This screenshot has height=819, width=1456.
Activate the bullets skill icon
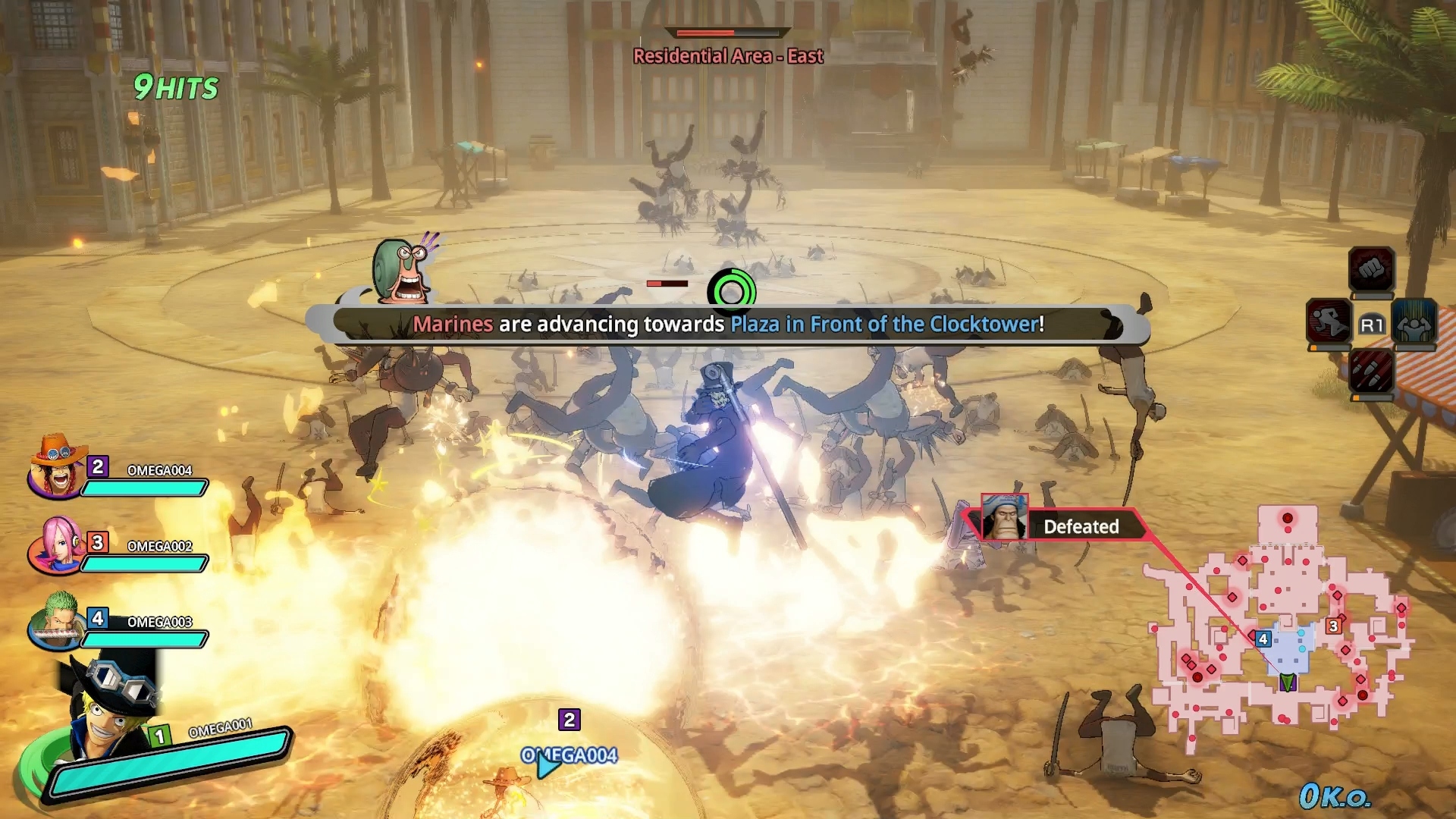pos(1371,372)
